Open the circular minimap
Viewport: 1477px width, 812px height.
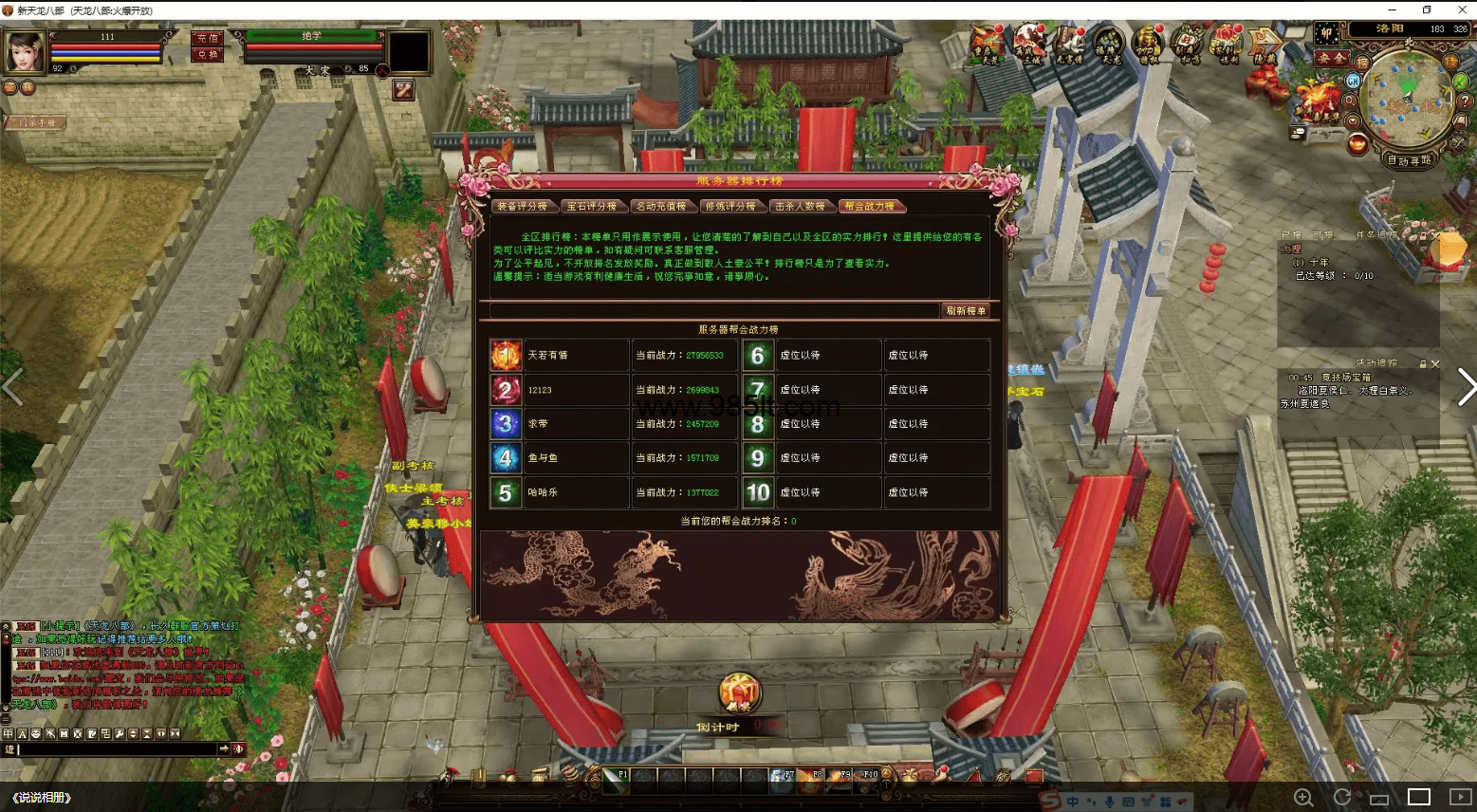[x=1407, y=96]
